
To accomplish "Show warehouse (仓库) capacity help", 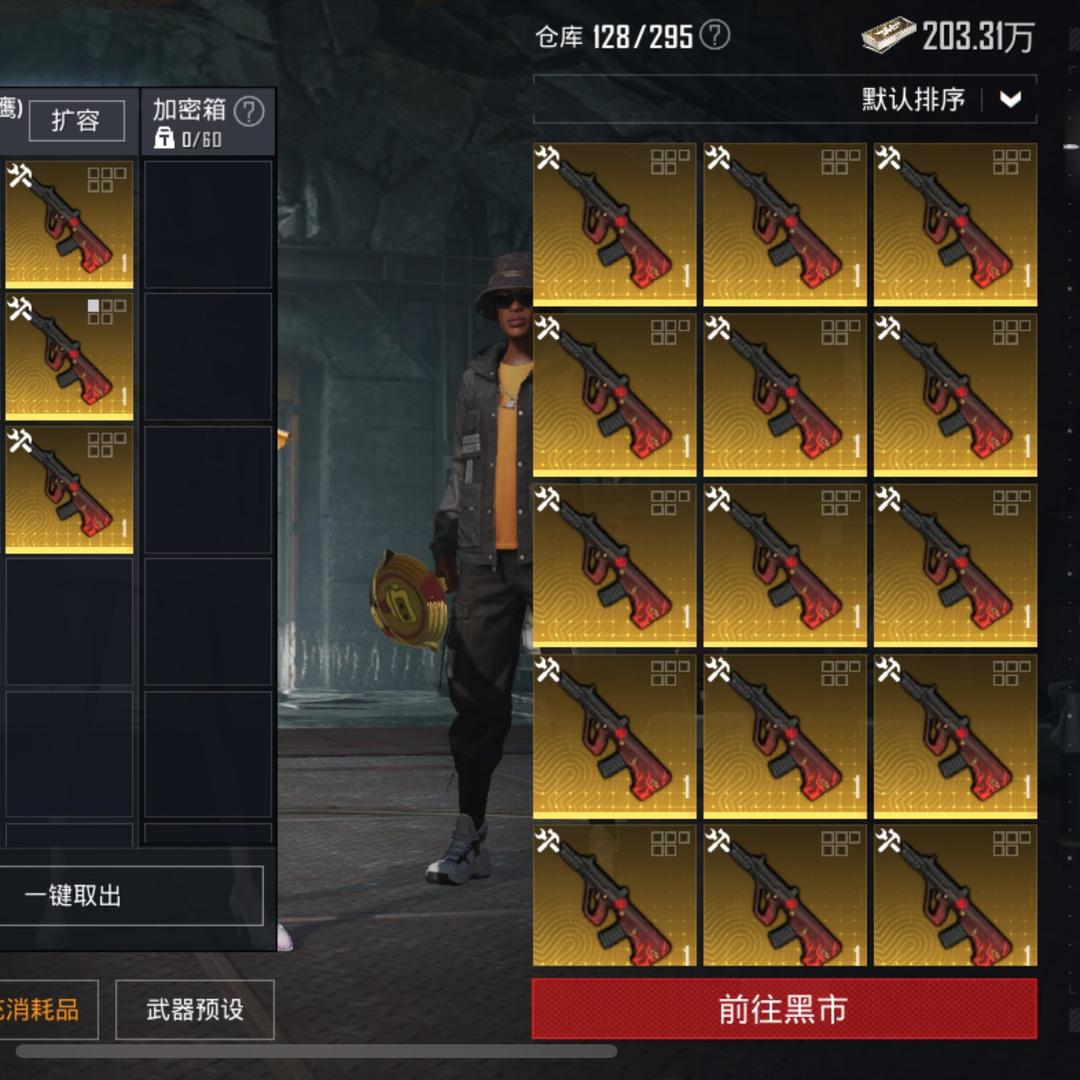I will coord(714,37).
